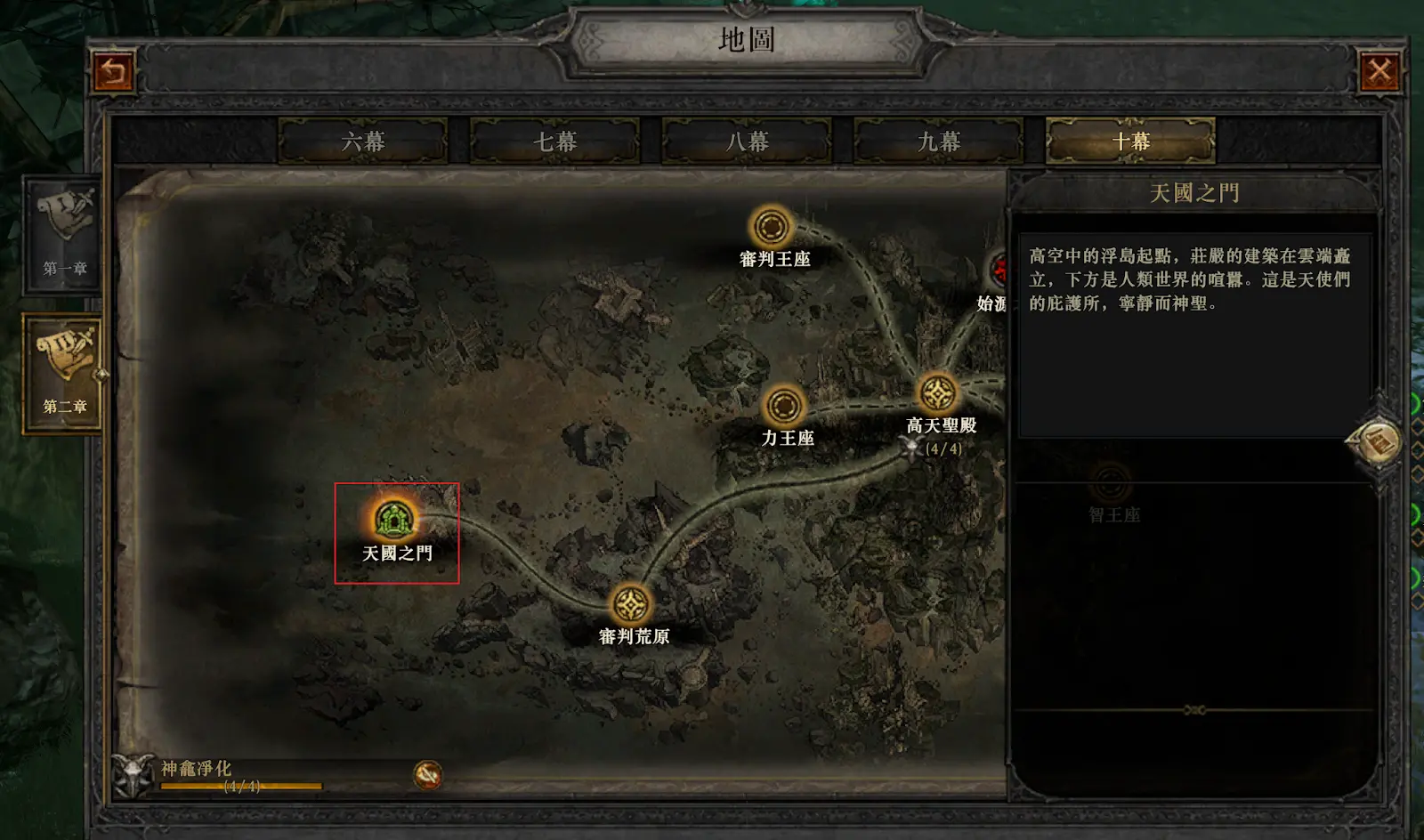Select the 天國之門 map waypoint
Image resolution: width=1424 pixels, height=840 pixels.
pyautogui.click(x=394, y=519)
